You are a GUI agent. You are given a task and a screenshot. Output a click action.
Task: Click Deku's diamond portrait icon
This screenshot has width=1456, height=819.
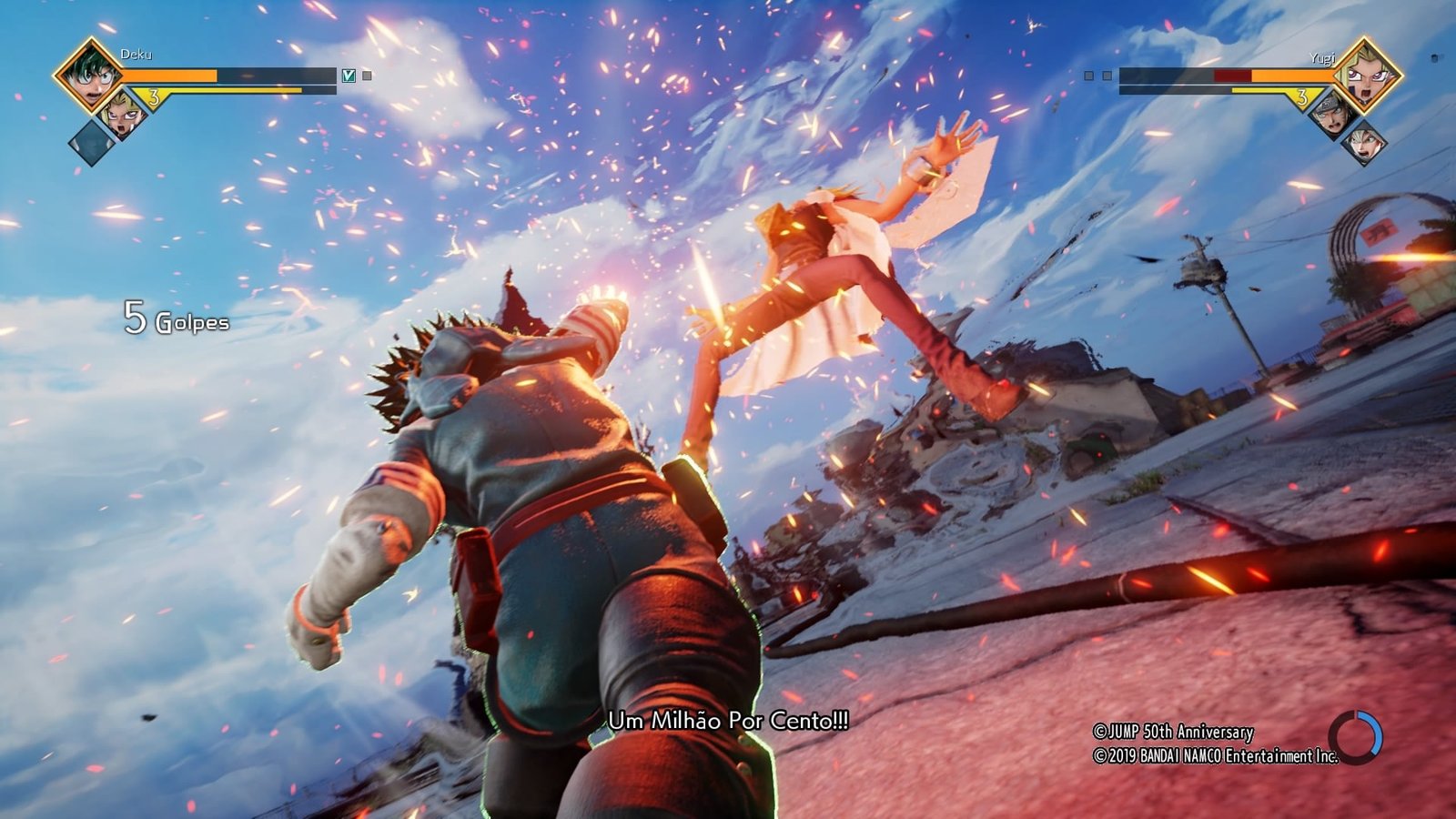pyautogui.click(x=89, y=75)
